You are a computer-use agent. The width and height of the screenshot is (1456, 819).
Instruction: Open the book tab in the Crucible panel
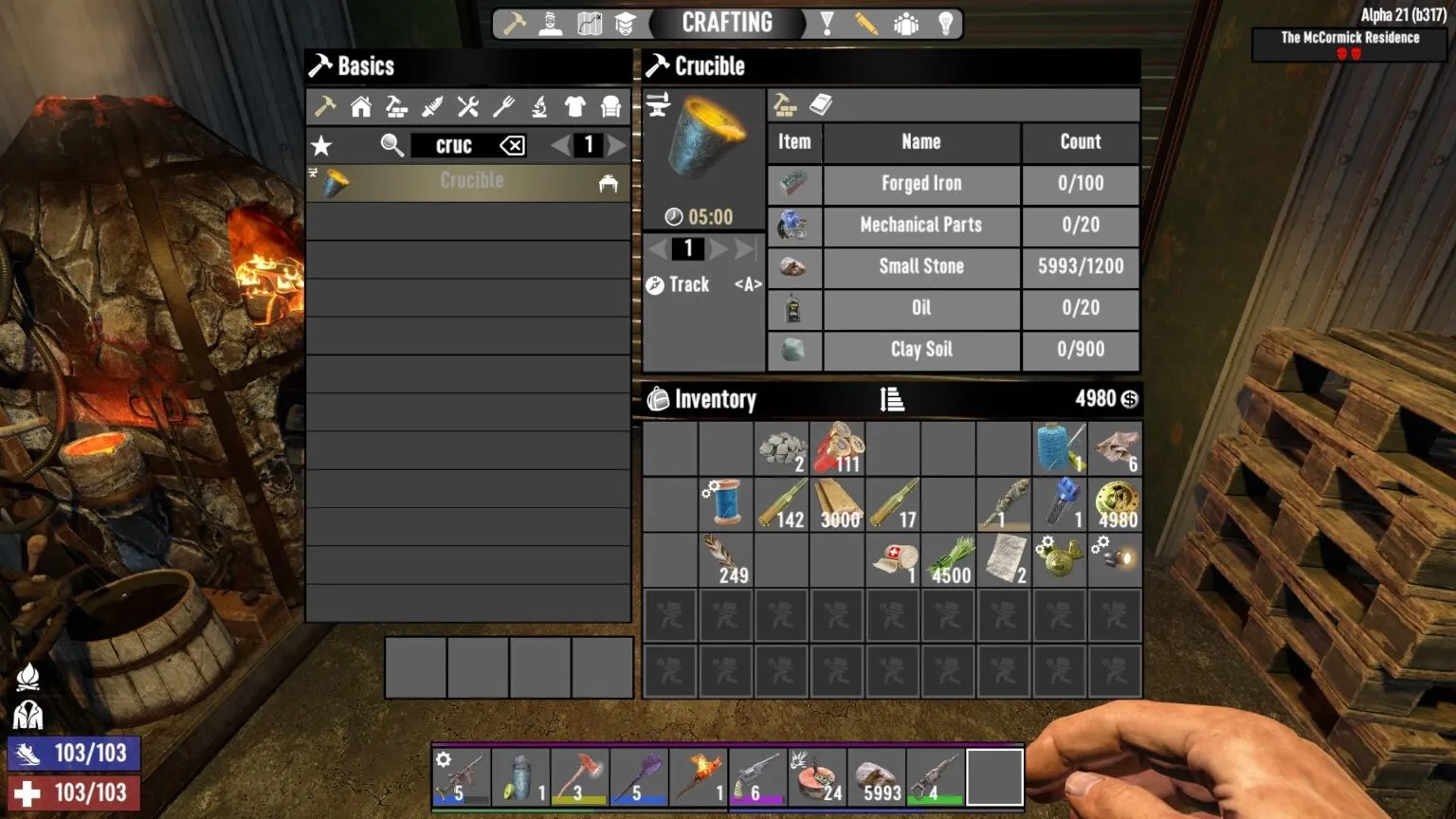(821, 104)
